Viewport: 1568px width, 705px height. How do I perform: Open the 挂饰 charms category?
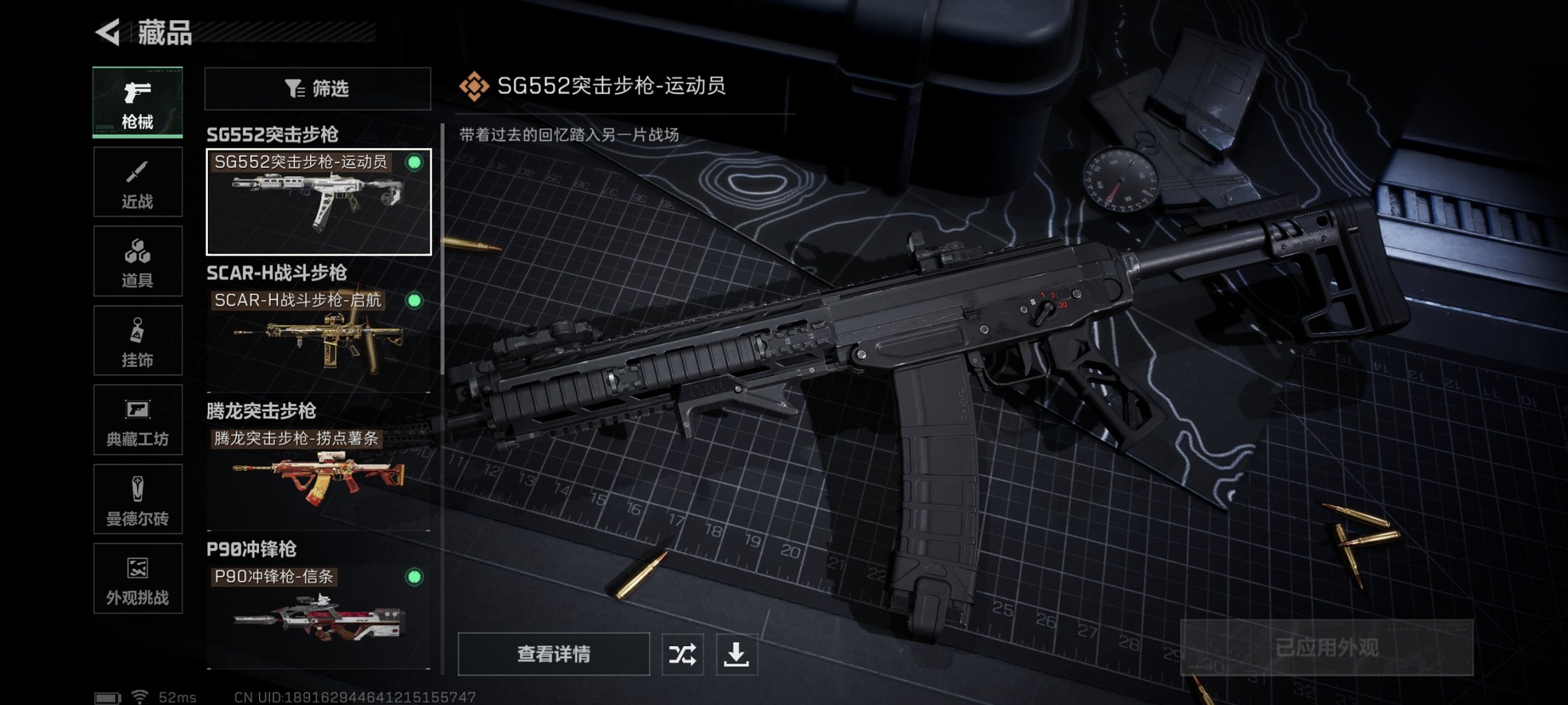pyautogui.click(x=137, y=340)
